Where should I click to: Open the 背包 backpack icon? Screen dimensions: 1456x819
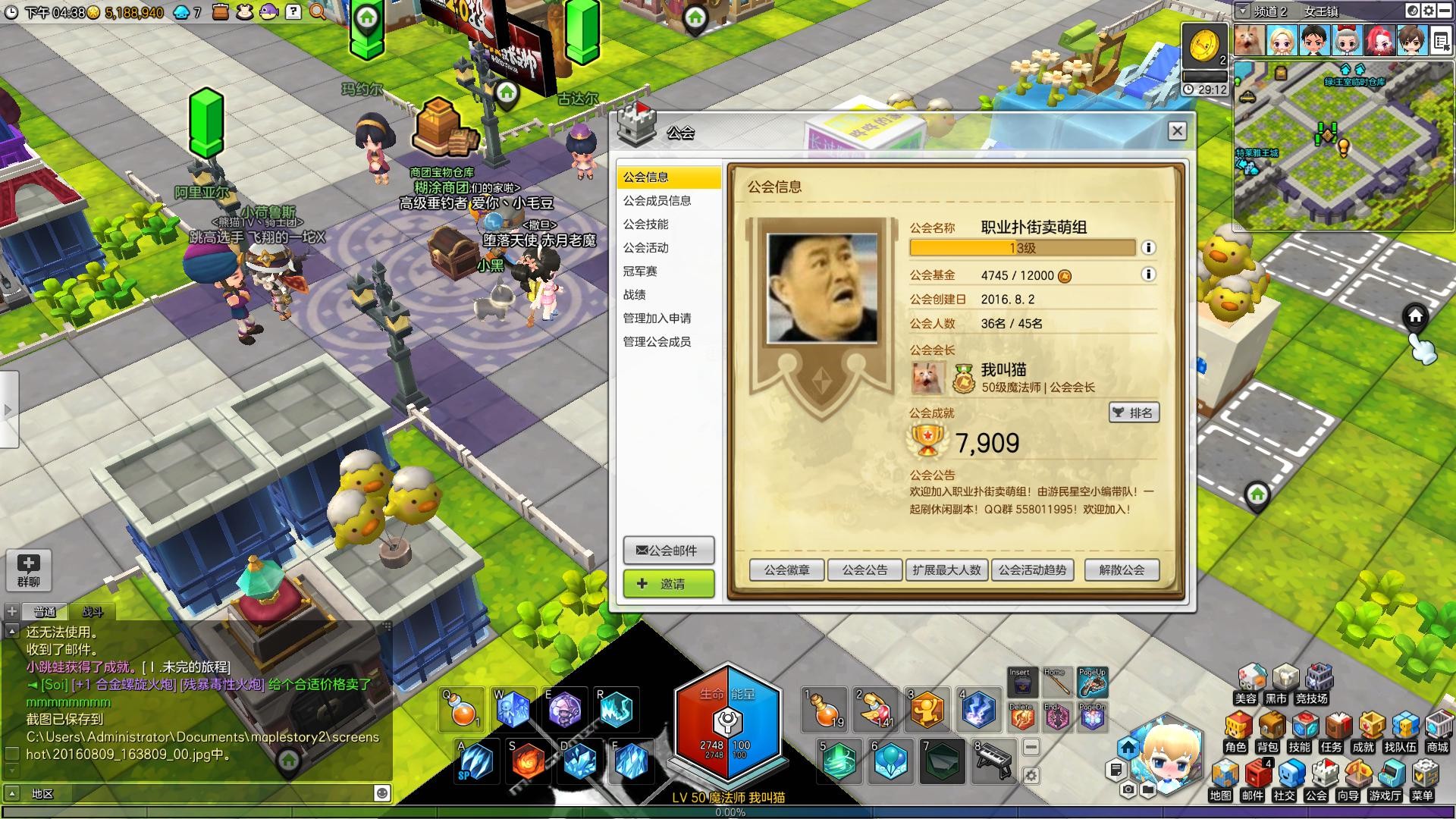(x=1267, y=731)
